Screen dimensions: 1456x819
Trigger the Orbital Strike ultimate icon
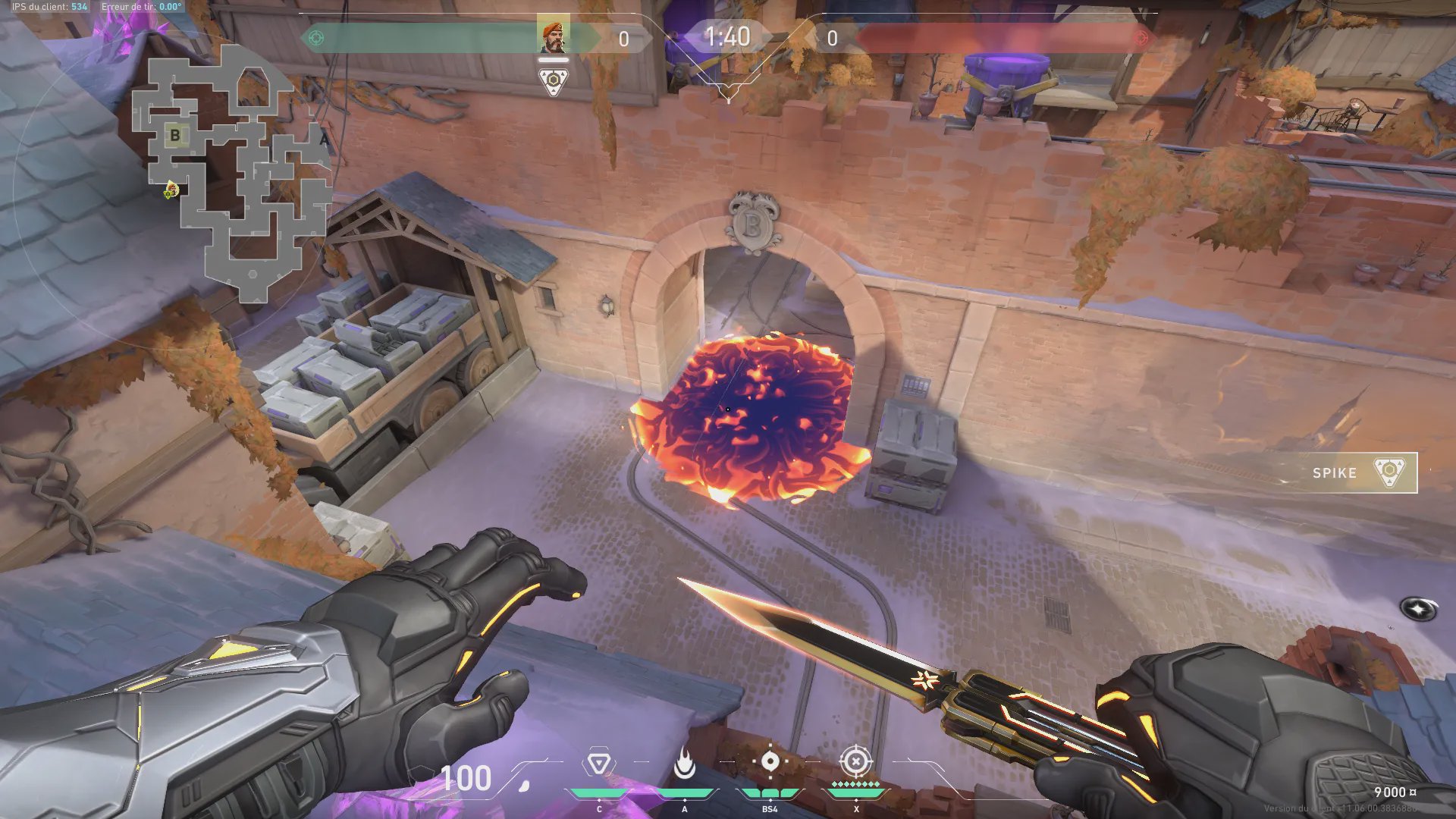(855, 761)
